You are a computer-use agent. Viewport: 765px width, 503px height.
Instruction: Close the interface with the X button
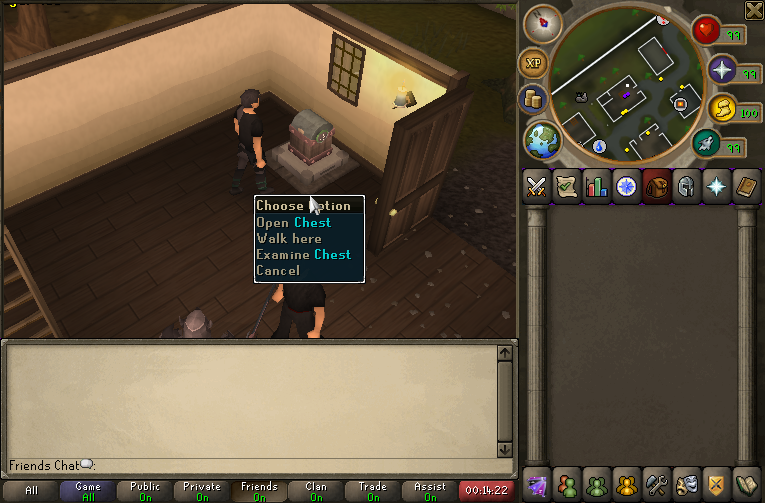754,10
